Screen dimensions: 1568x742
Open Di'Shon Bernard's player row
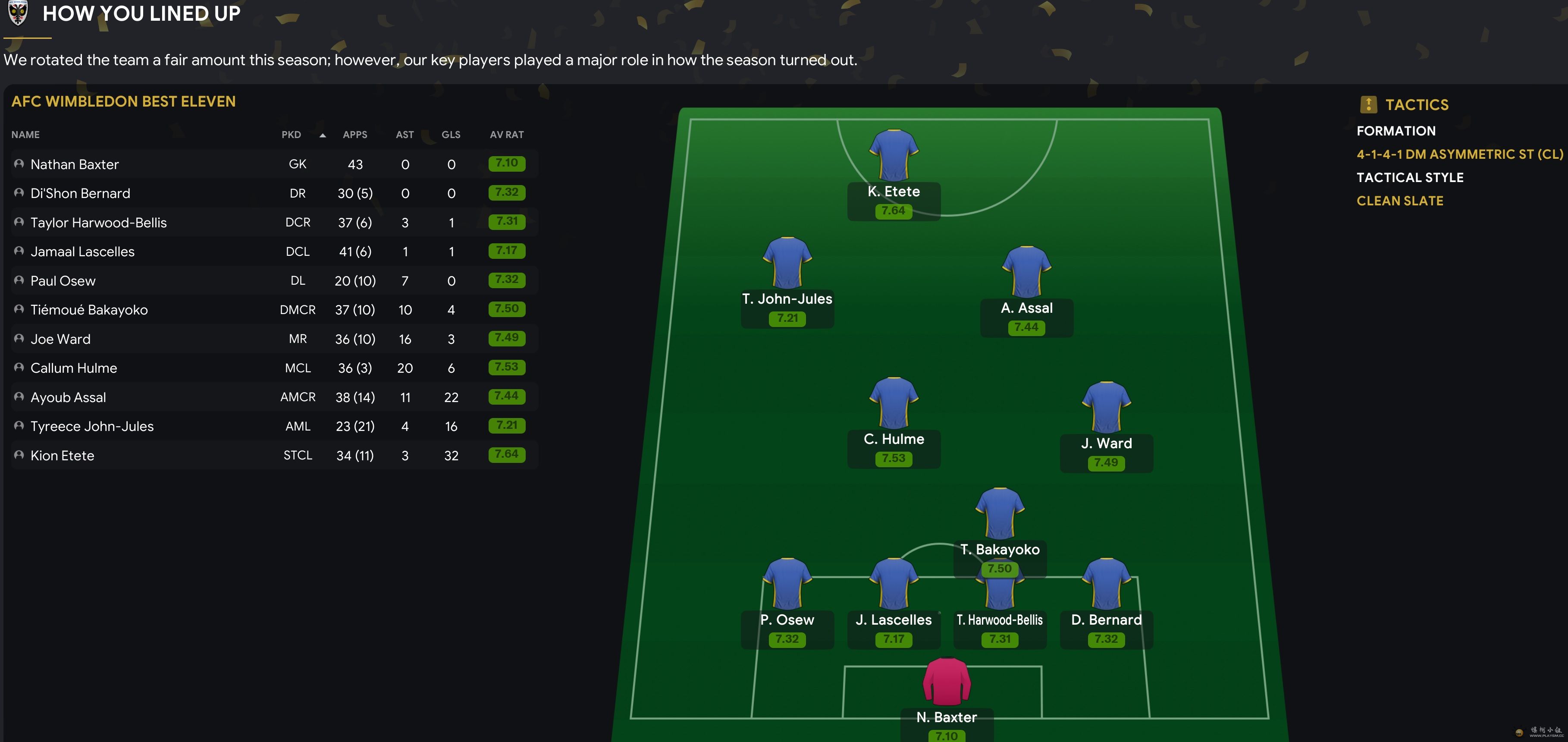click(x=80, y=194)
